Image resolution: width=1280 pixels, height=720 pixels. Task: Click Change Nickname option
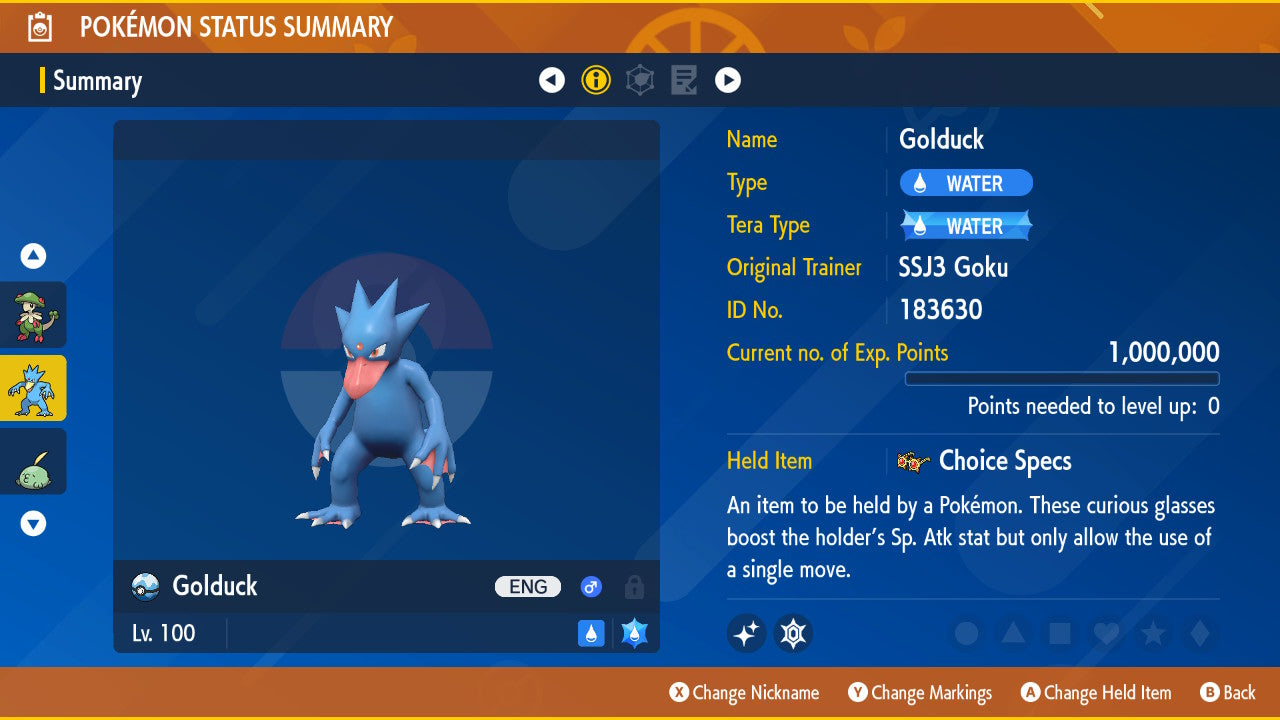(744, 693)
